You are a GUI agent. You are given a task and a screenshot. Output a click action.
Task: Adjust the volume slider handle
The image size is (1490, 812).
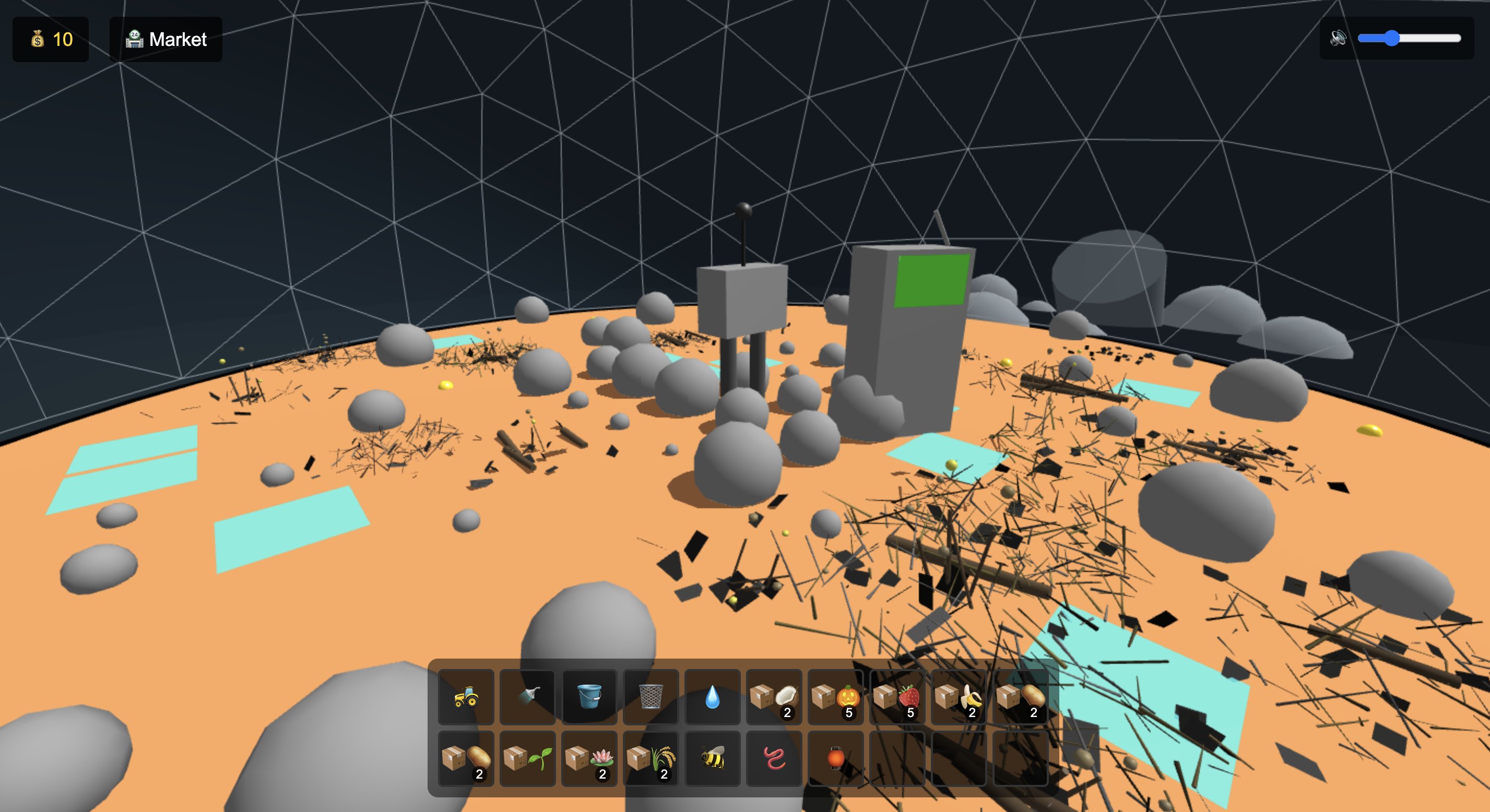coord(1393,39)
